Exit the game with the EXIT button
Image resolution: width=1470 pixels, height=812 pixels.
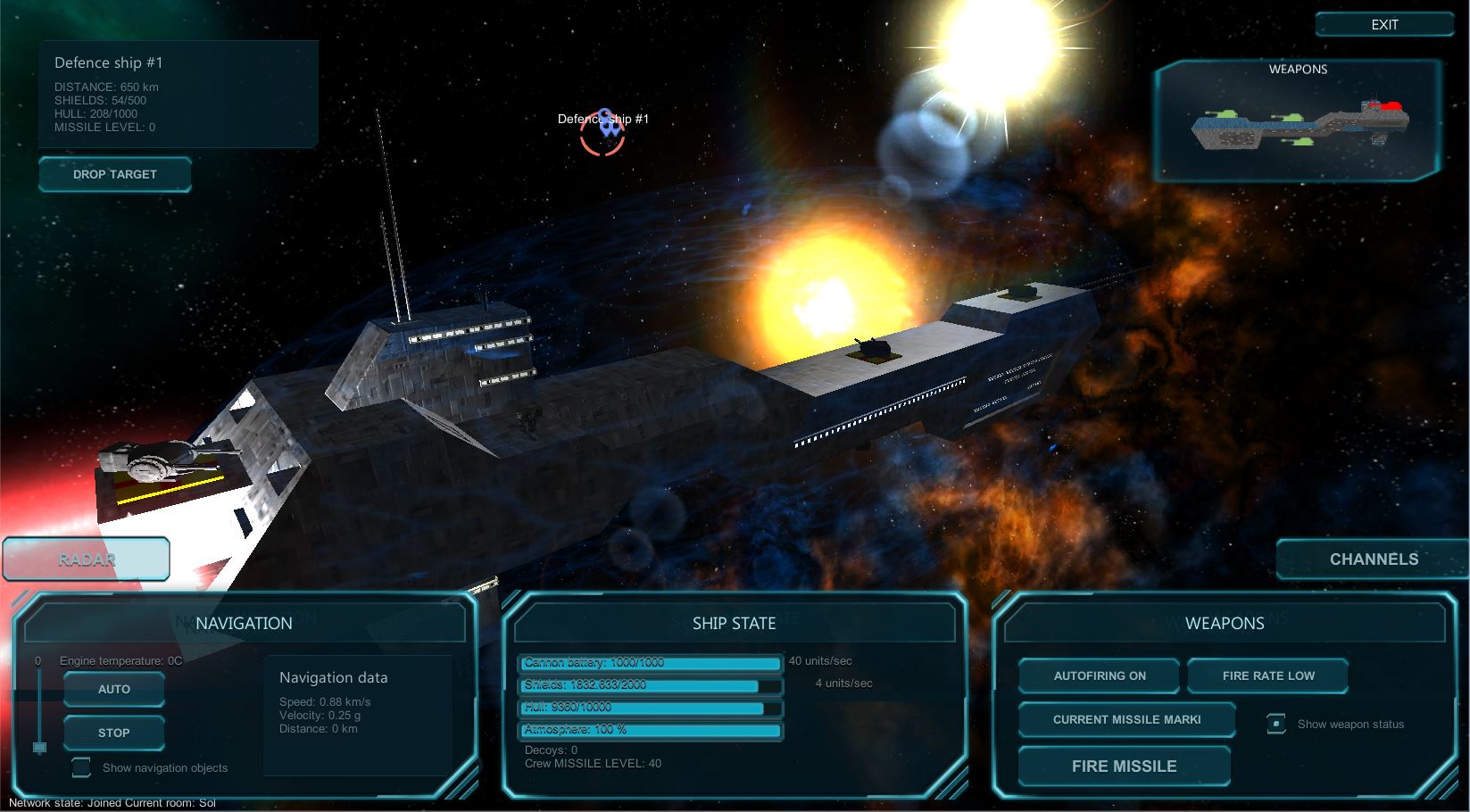[1383, 25]
